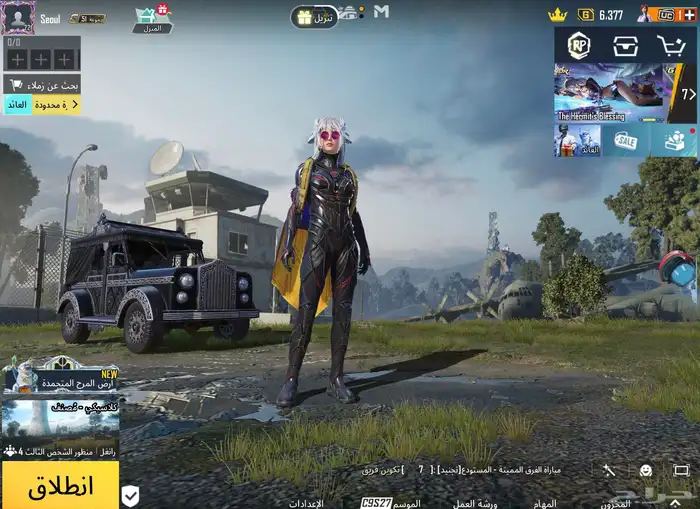Start the match with the yellow انطلاق button
Image resolution: width=700 pixels, height=509 pixels.
pos(60,487)
